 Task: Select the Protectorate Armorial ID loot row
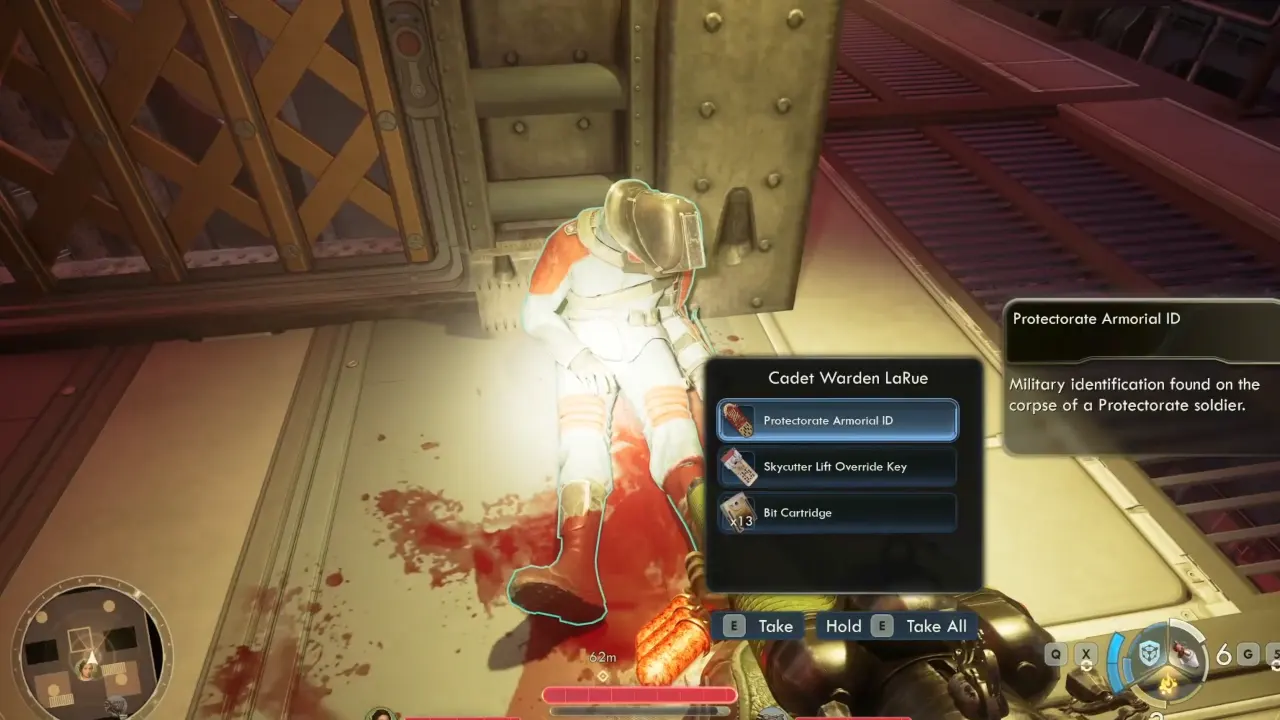click(837, 421)
